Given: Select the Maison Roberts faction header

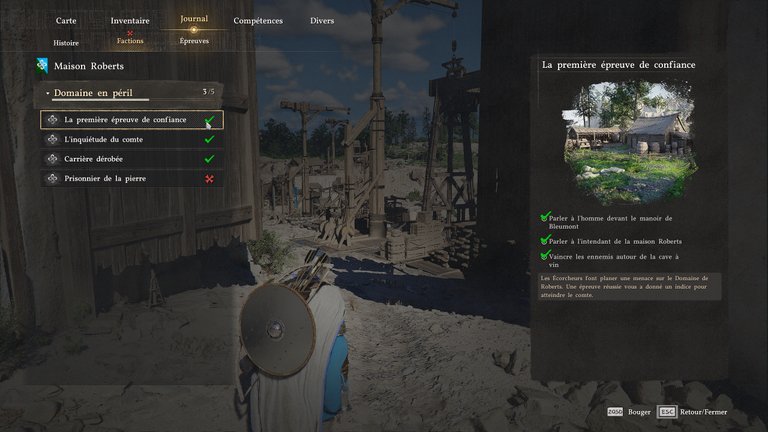Looking at the screenshot, I should [x=89, y=67].
